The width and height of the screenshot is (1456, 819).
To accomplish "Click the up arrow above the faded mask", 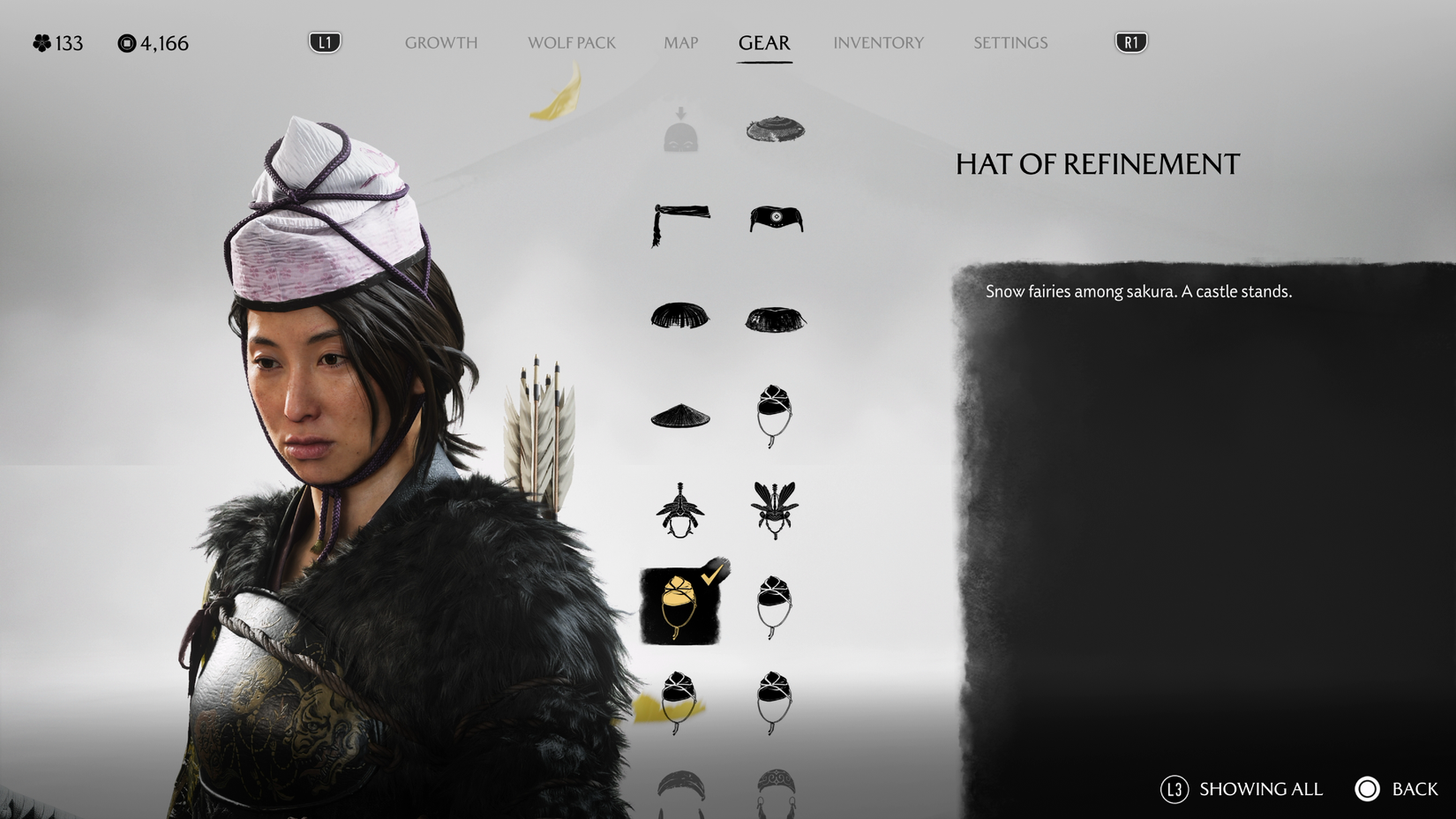I will click(x=679, y=113).
